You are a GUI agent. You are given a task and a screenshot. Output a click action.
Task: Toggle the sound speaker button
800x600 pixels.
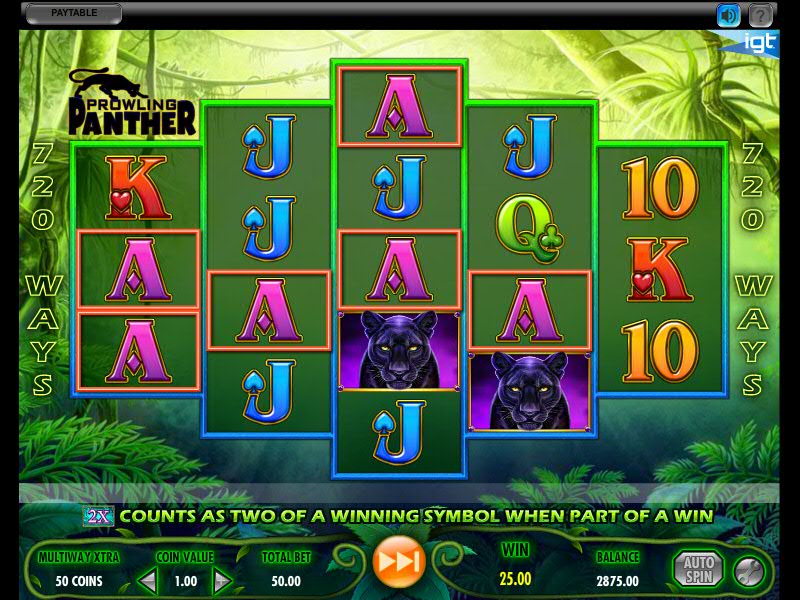[x=728, y=15]
